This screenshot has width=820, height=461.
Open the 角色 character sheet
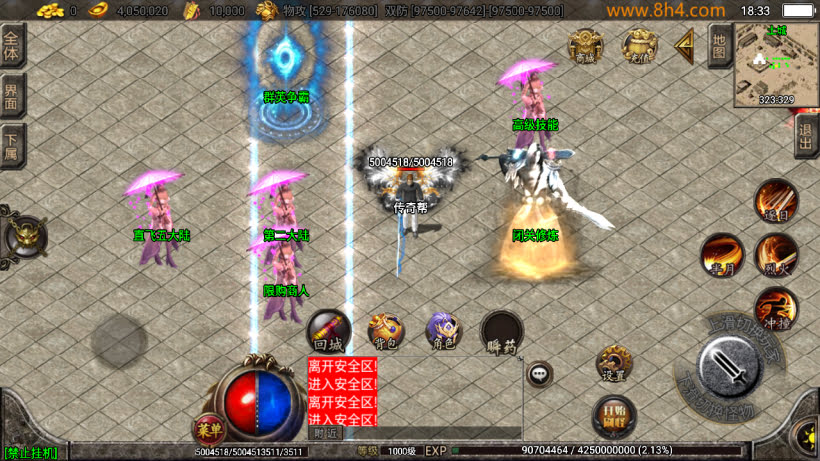click(442, 331)
